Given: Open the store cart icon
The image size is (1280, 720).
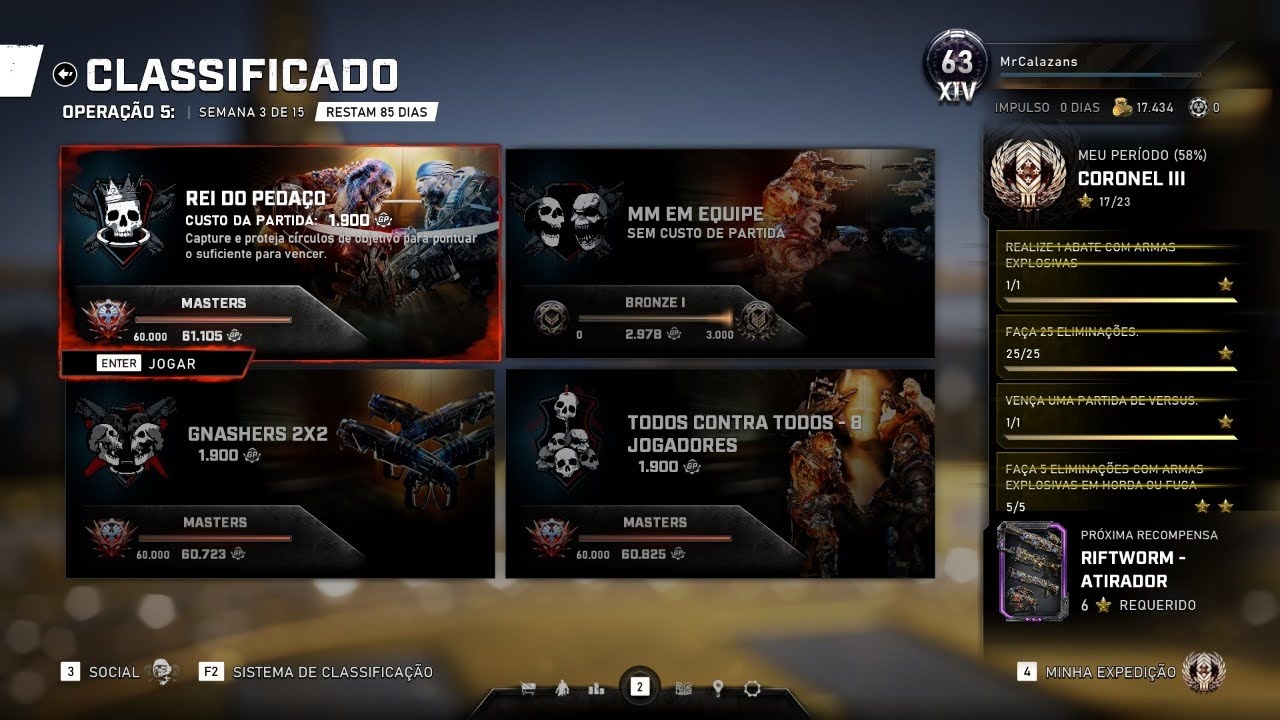Looking at the screenshot, I should point(529,688).
